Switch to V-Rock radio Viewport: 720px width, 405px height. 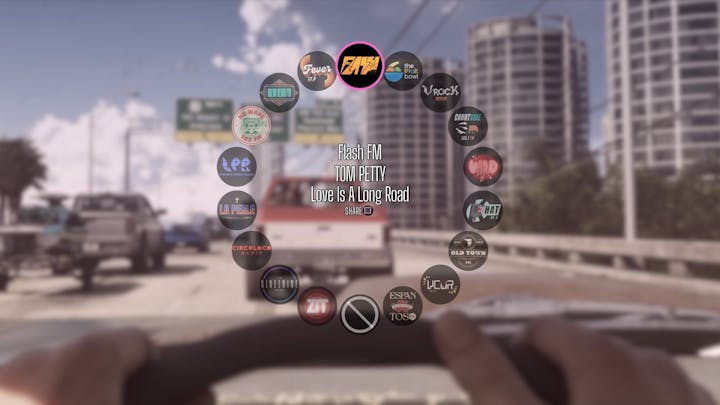439,93
